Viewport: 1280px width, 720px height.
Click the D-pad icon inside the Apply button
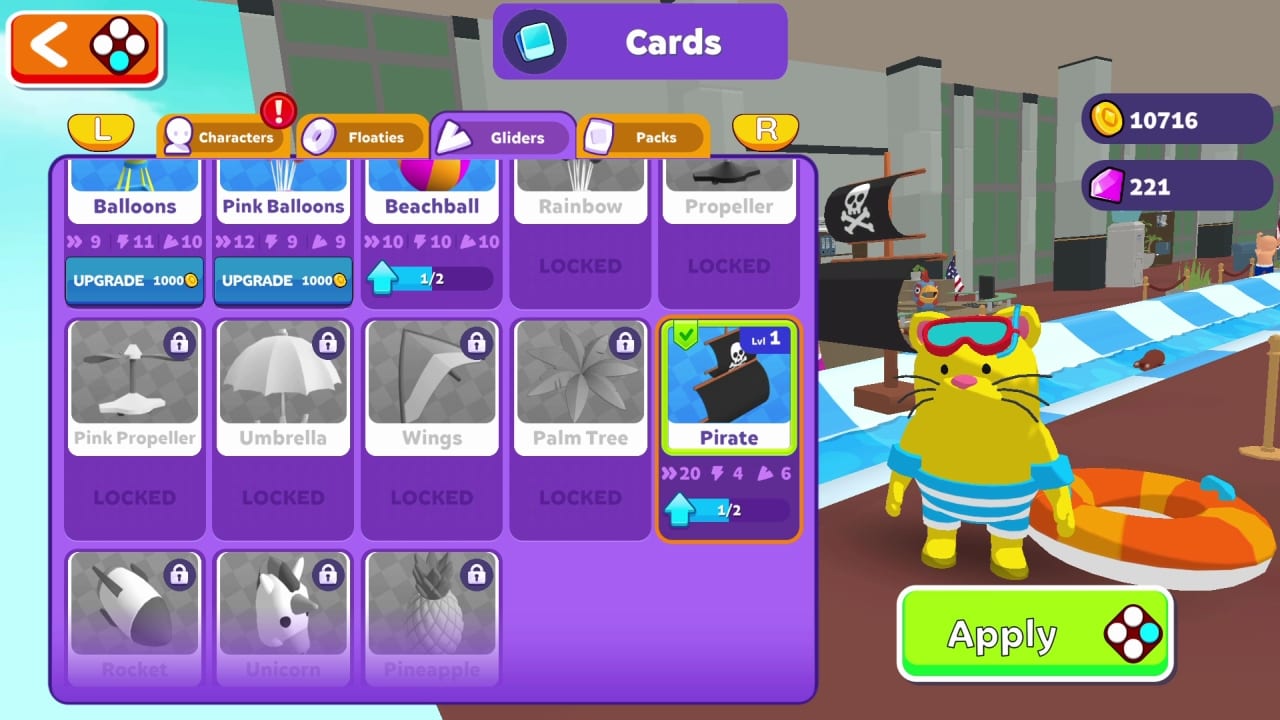click(x=1131, y=634)
